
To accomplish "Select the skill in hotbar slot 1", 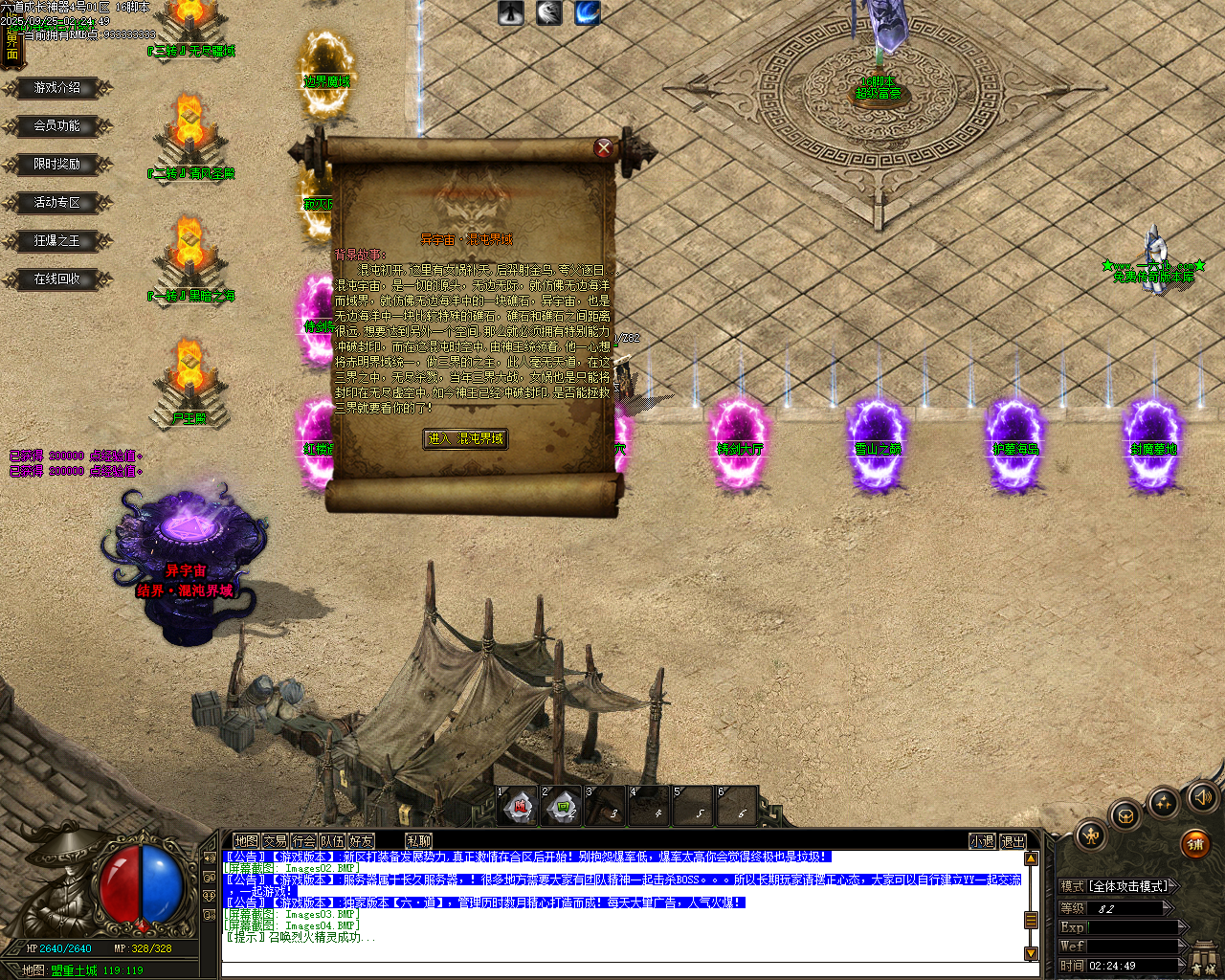I will [518, 807].
